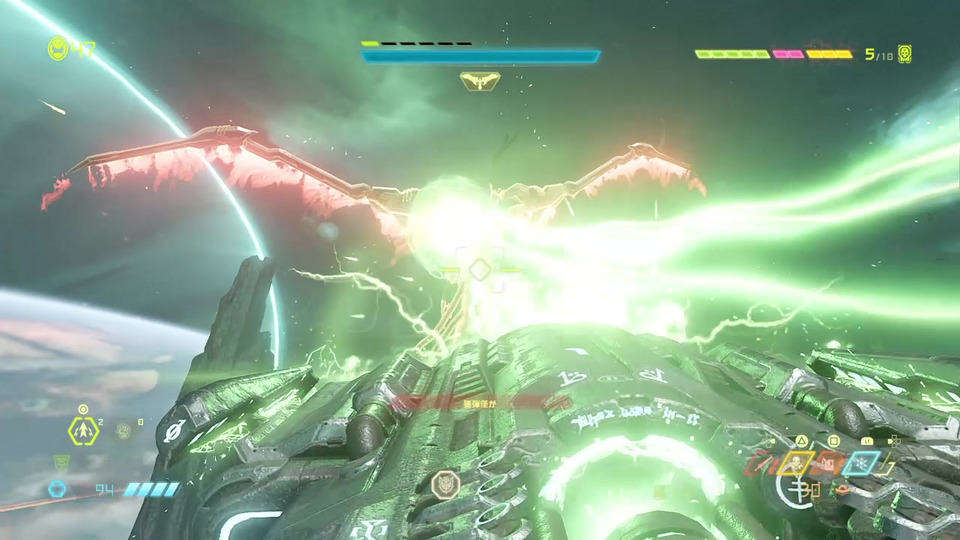Click the green shield icon above the armor
Image resolution: width=960 pixels, height=540 pixels.
62,462
